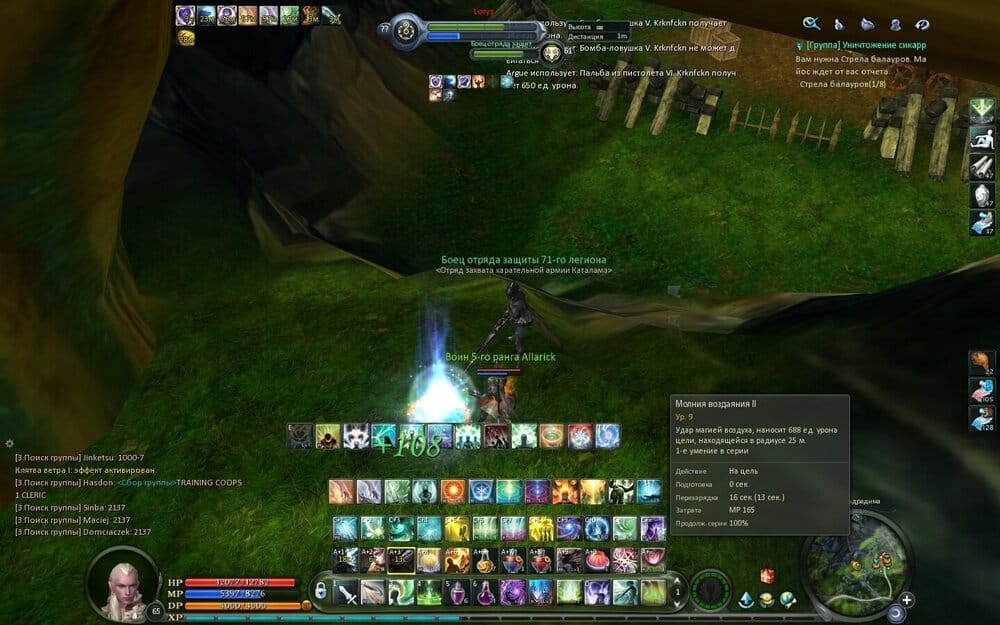Open the chat settings gear

(9, 443)
